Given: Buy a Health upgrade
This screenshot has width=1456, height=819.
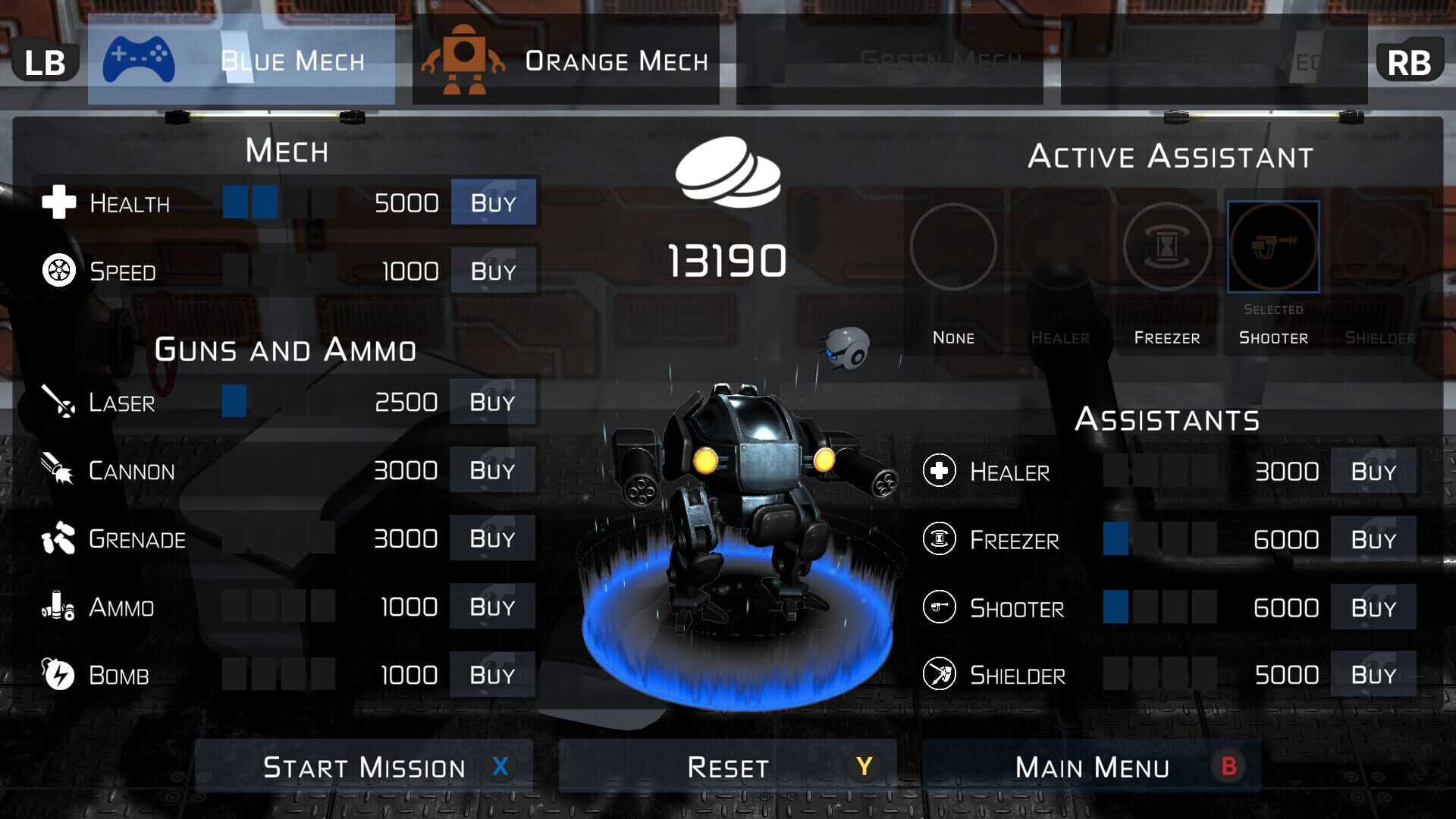Looking at the screenshot, I should (493, 202).
